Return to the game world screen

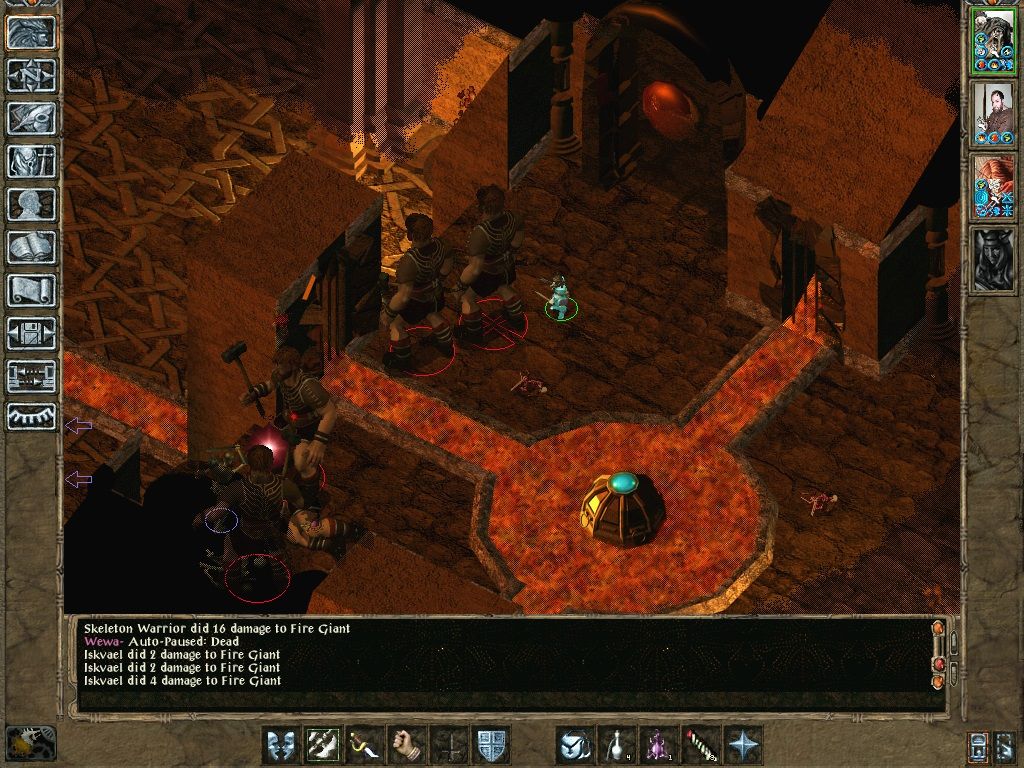click(x=31, y=33)
